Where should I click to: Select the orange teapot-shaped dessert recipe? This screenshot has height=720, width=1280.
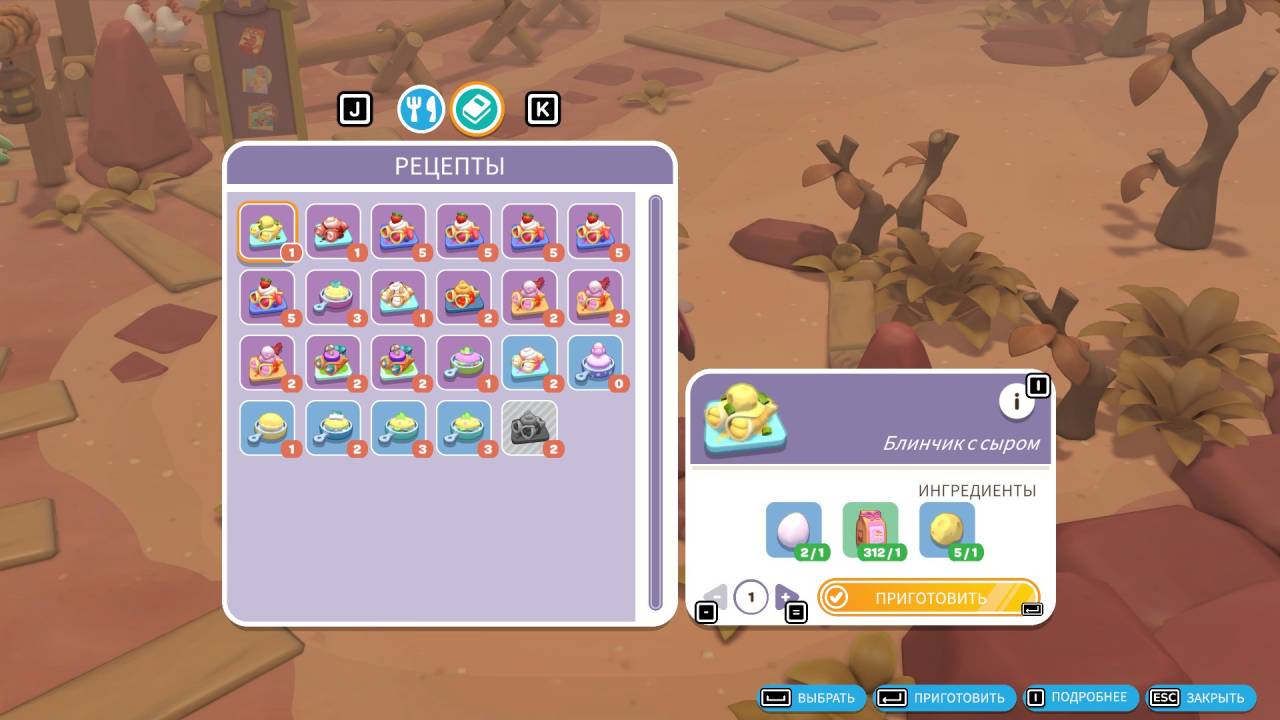pos(465,297)
